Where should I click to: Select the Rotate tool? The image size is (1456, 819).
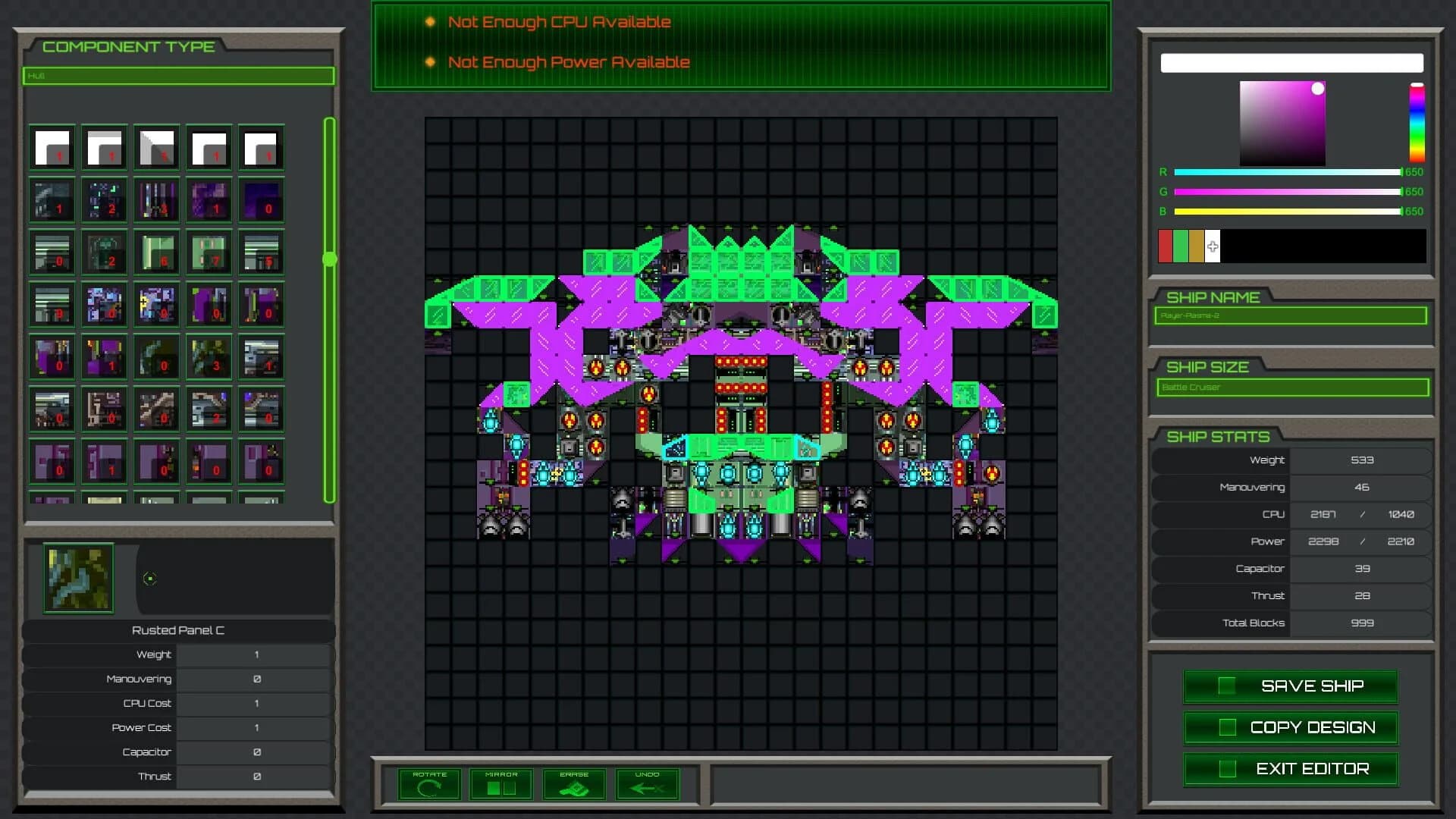(x=428, y=783)
